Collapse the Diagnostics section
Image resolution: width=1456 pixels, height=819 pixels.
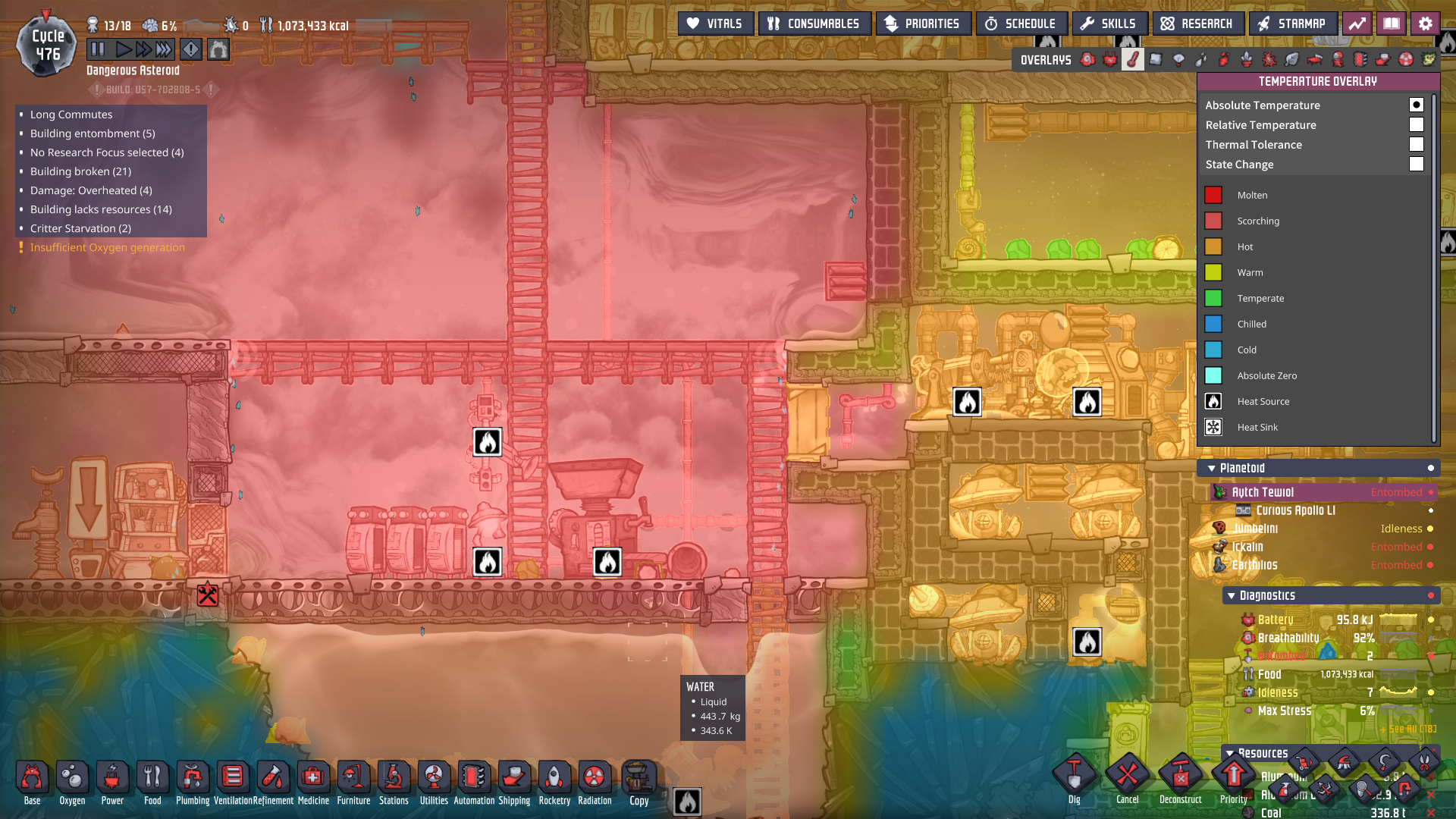(x=1232, y=596)
